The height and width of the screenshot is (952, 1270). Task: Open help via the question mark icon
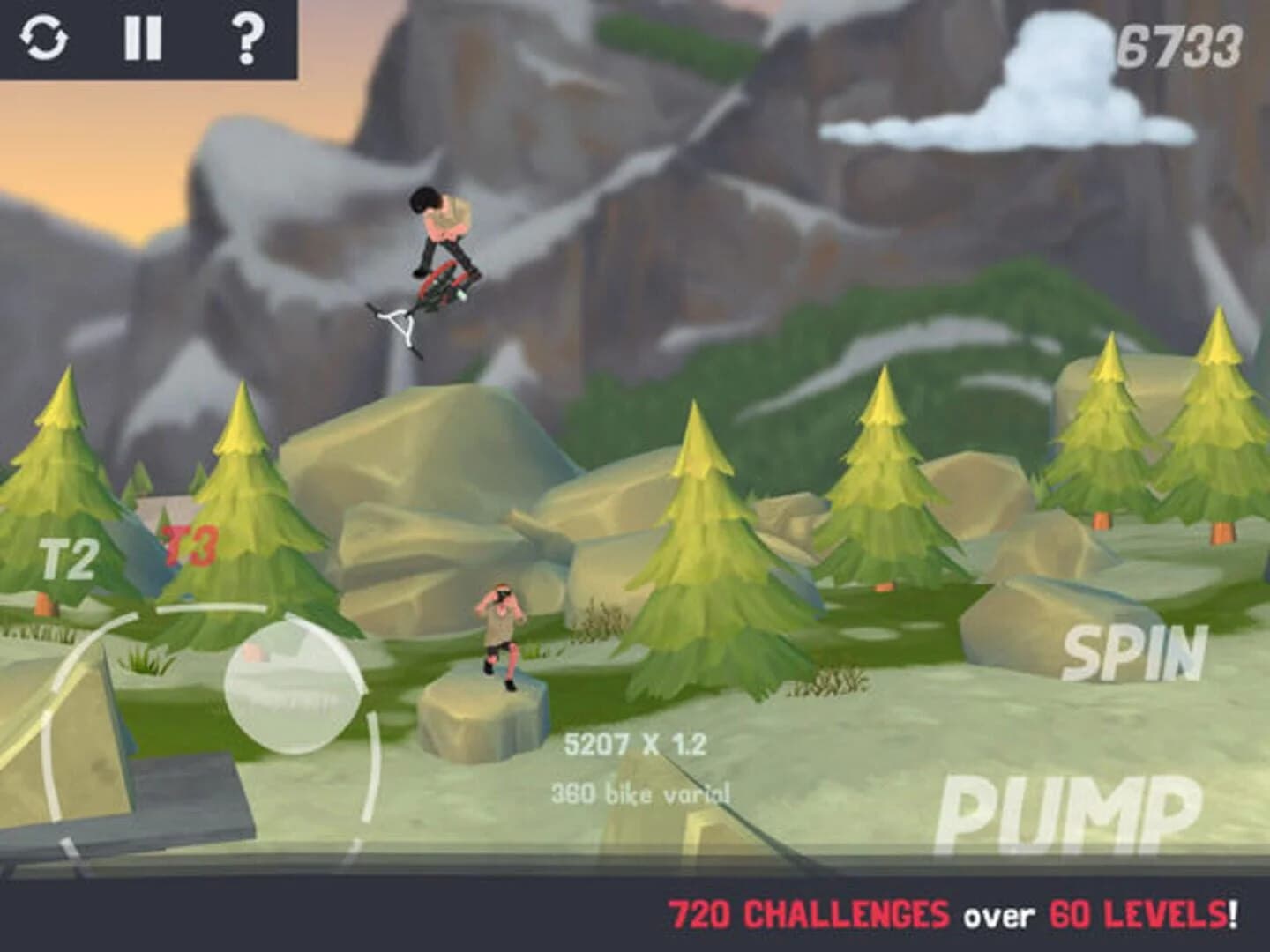(250, 40)
